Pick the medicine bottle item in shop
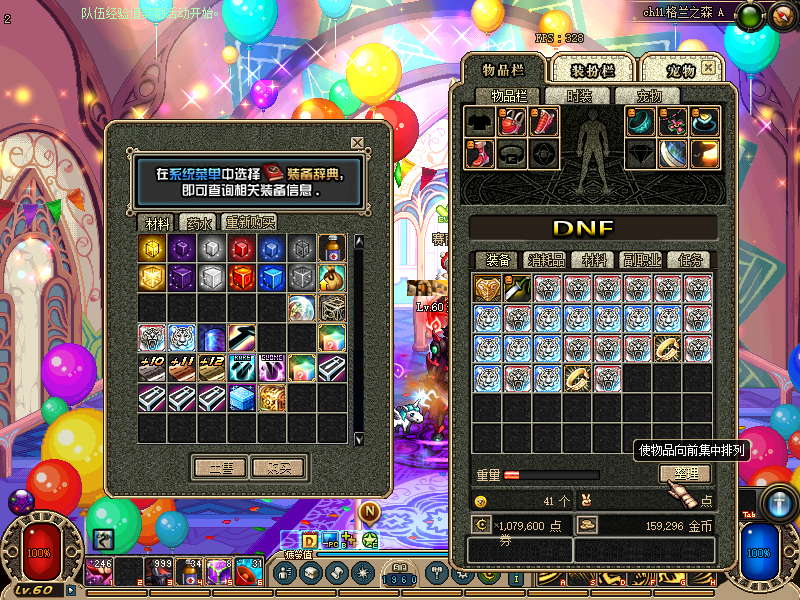Image resolution: width=800 pixels, height=600 pixels. click(x=333, y=248)
